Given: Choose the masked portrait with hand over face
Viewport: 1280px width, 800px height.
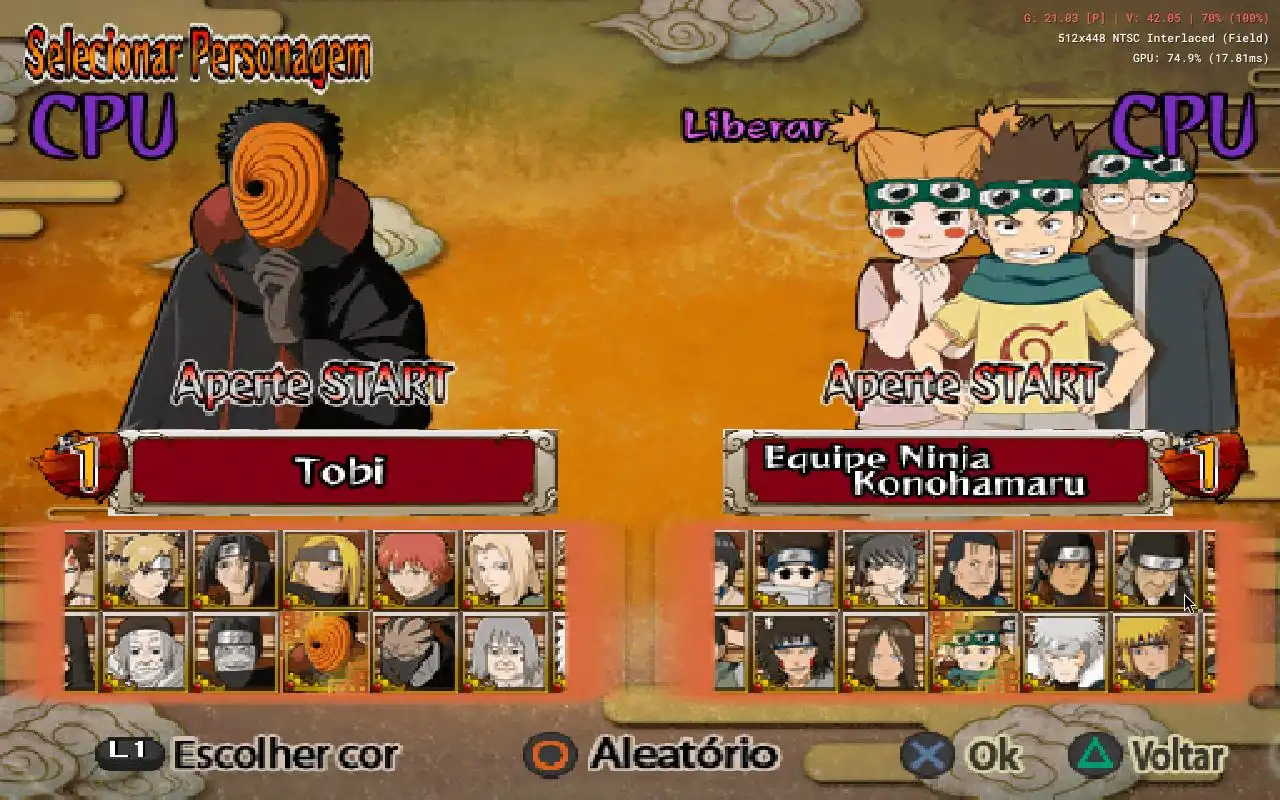Looking at the screenshot, I should [x=415, y=652].
